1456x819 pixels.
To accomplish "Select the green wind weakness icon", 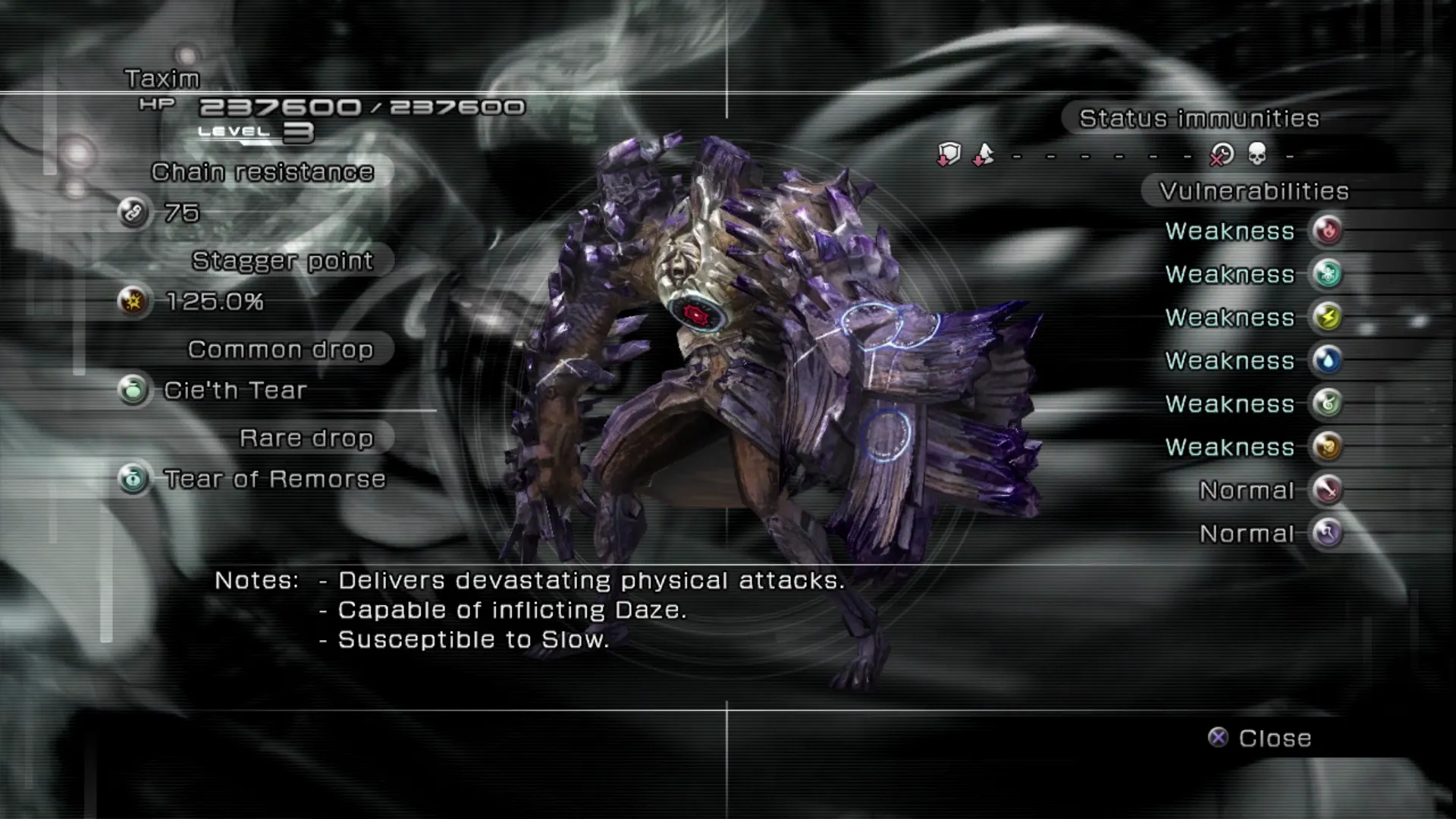I will pos(1327,403).
